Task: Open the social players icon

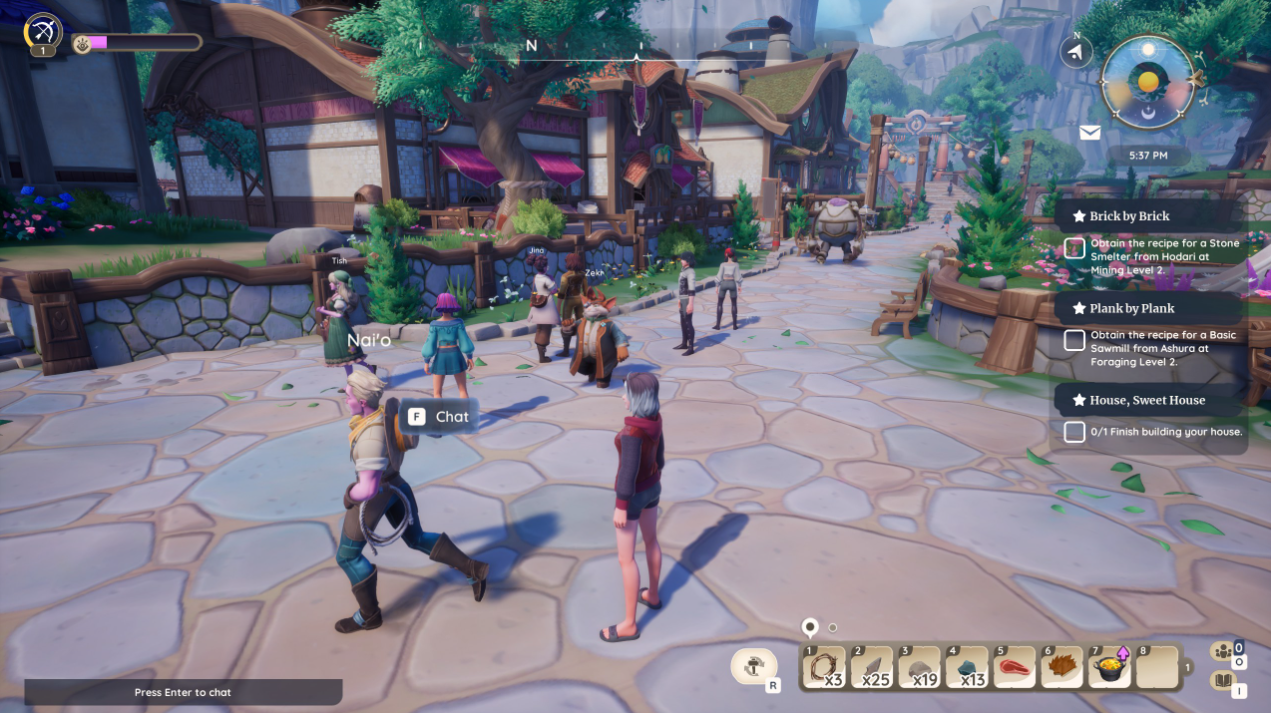Action: point(1223,652)
